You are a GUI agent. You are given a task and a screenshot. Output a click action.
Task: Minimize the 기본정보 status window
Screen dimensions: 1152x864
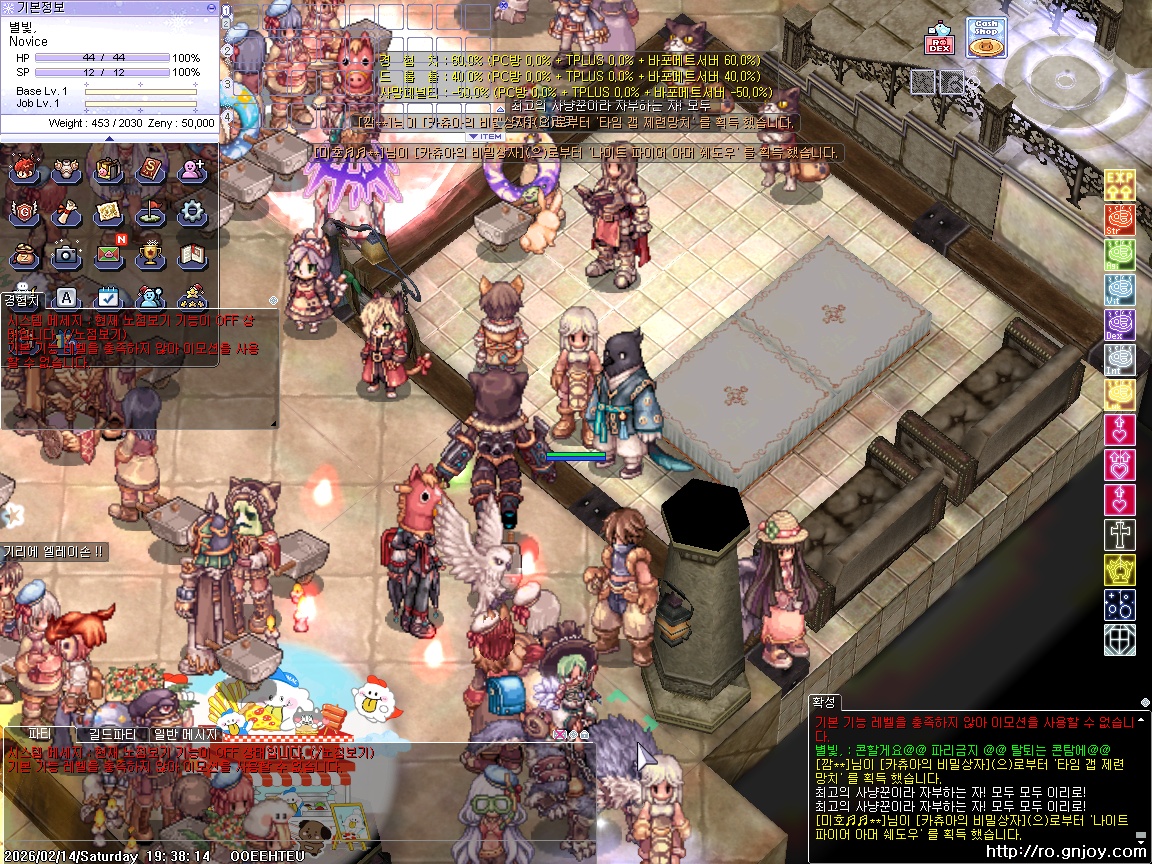click(x=210, y=7)
